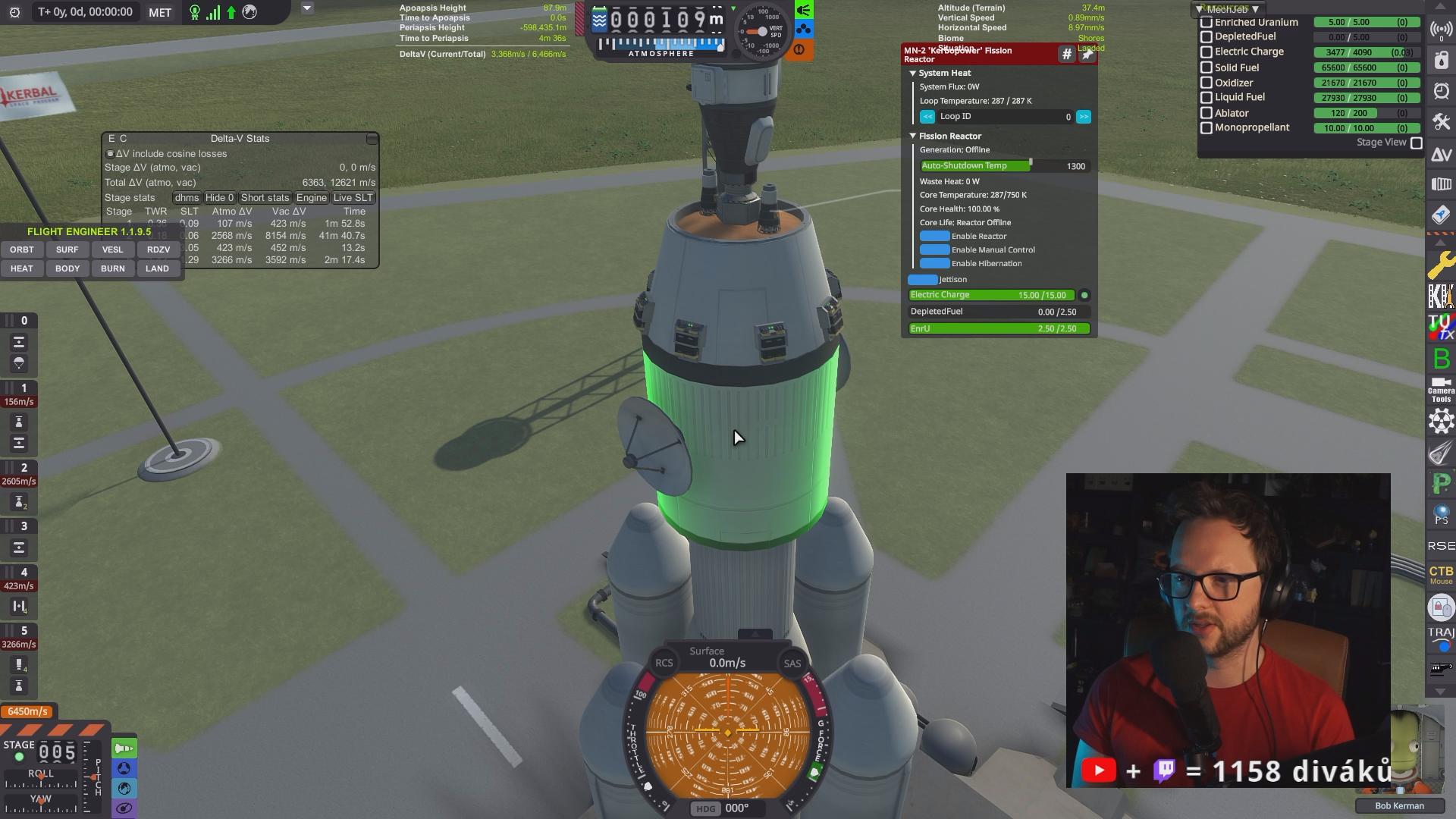The image size is (1456, 819).
Task: Enable the fission reactor toggle
Action: (934, 237)
